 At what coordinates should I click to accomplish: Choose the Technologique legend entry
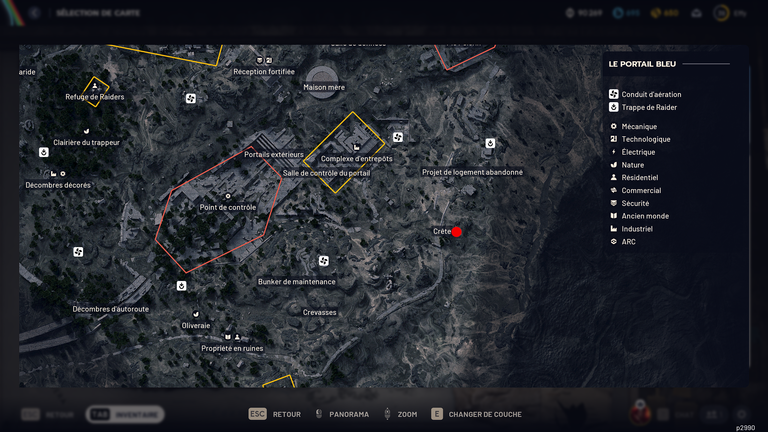pyautogui.click(x=645, y=139)
